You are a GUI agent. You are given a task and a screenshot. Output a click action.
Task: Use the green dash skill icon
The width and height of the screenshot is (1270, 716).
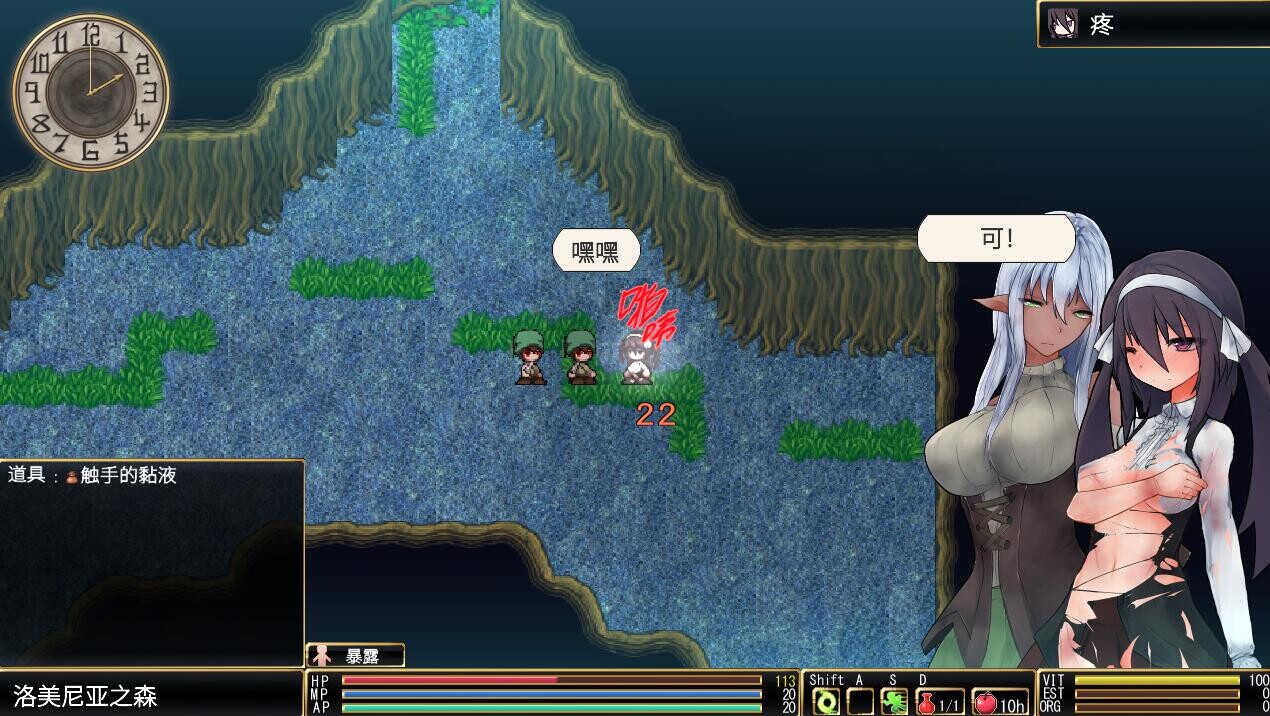(894, 702)
